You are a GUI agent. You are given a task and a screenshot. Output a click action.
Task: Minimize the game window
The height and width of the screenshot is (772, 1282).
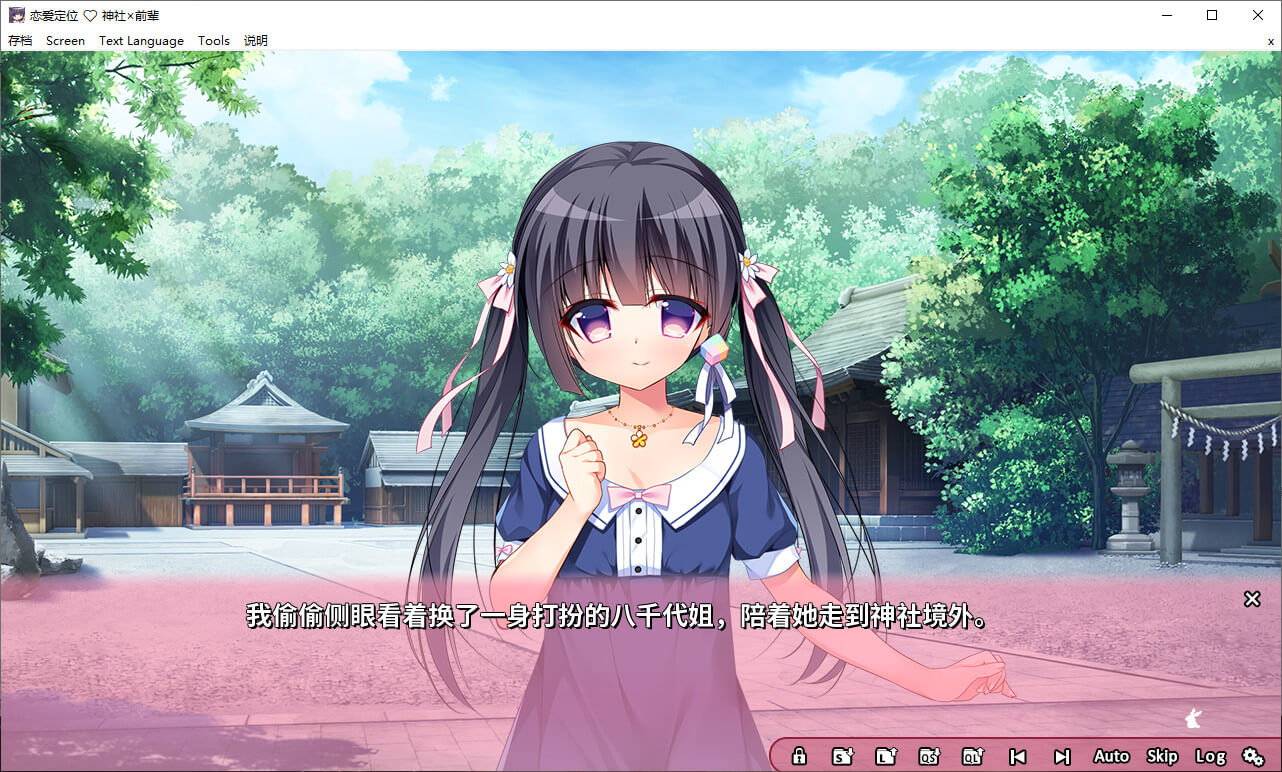point(1166,15)
